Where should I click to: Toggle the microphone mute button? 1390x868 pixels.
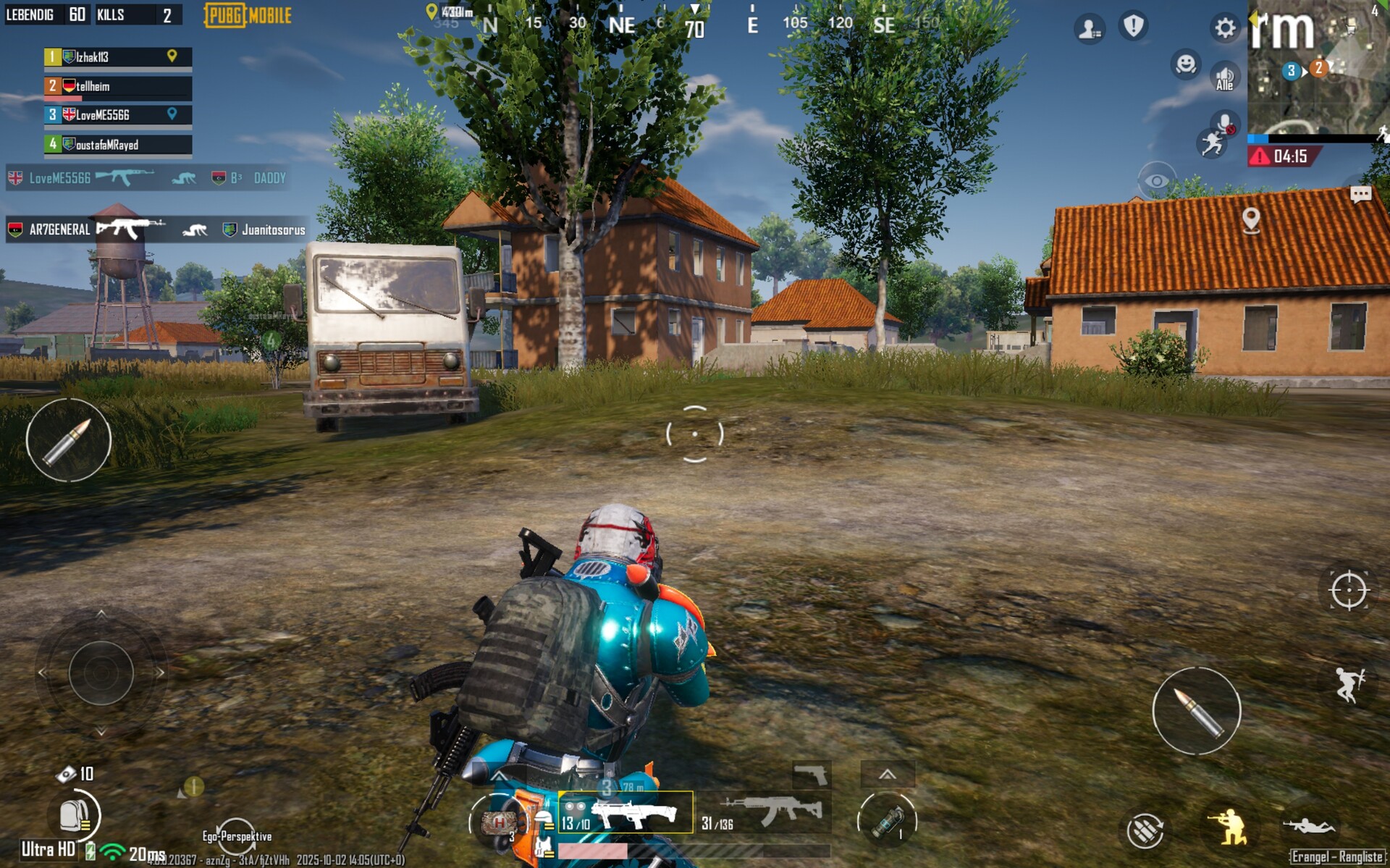pos(1225,123)
